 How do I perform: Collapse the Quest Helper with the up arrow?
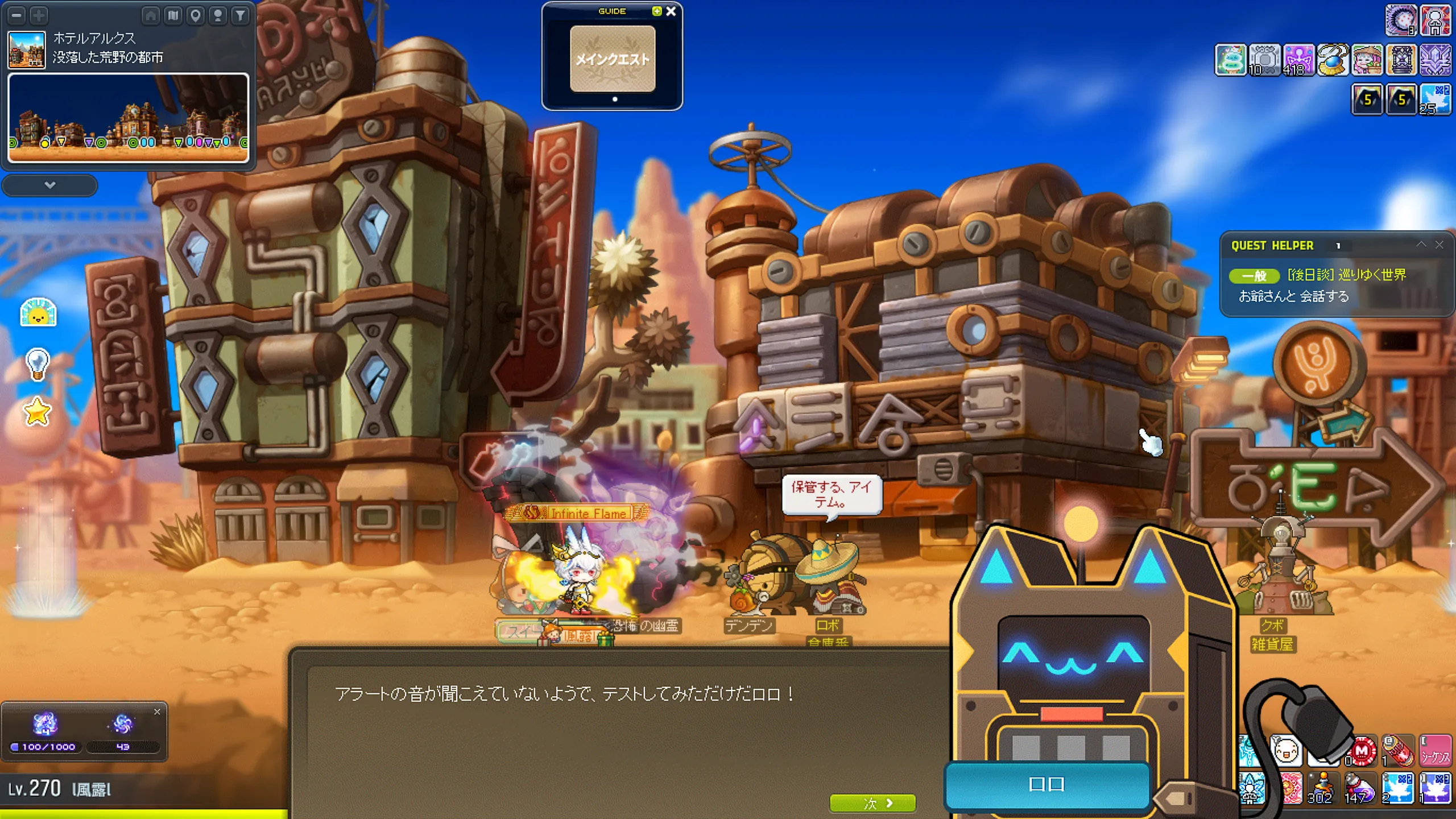(x=1421, y=245)
